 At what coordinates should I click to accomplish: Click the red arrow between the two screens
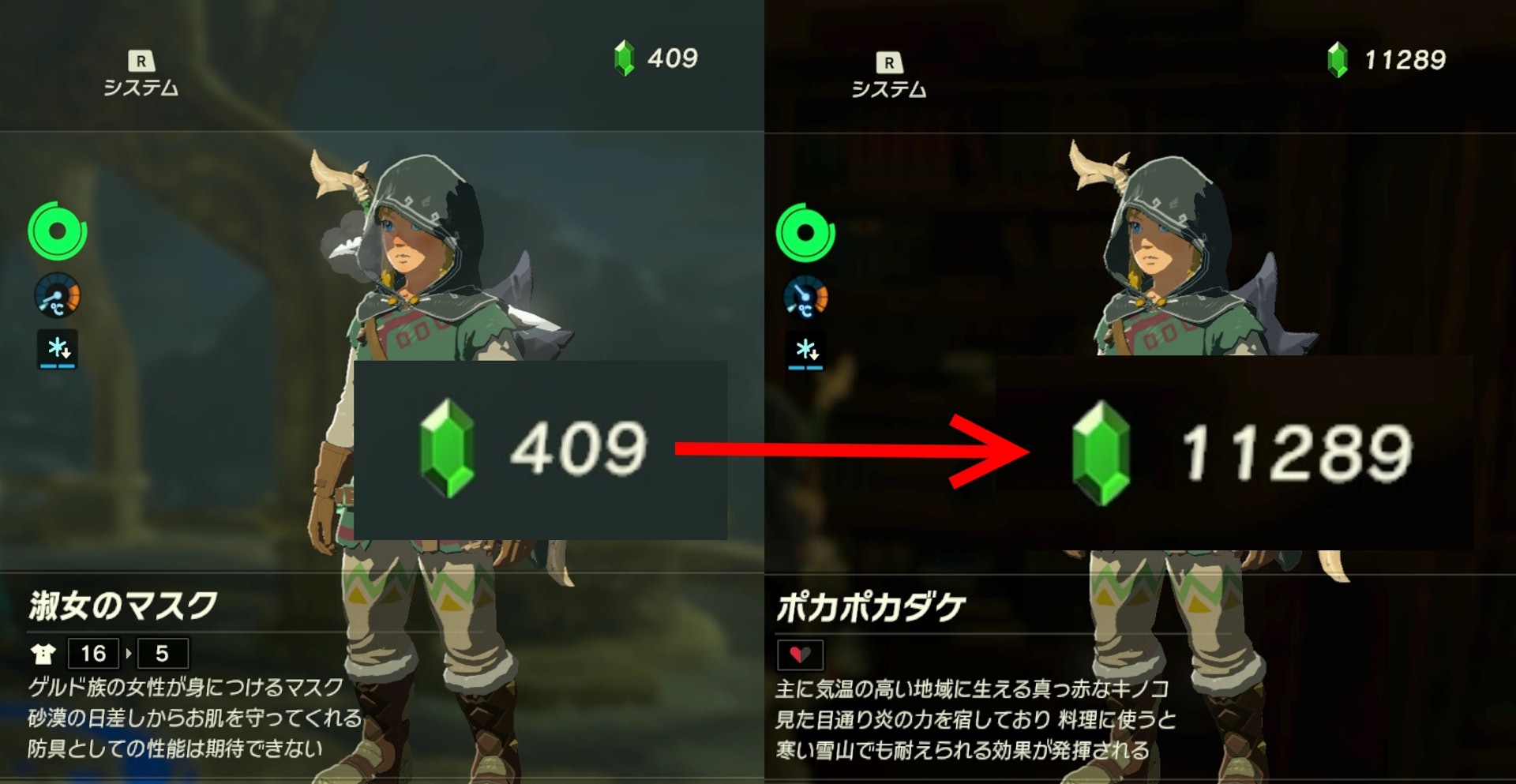pos(845,448)
